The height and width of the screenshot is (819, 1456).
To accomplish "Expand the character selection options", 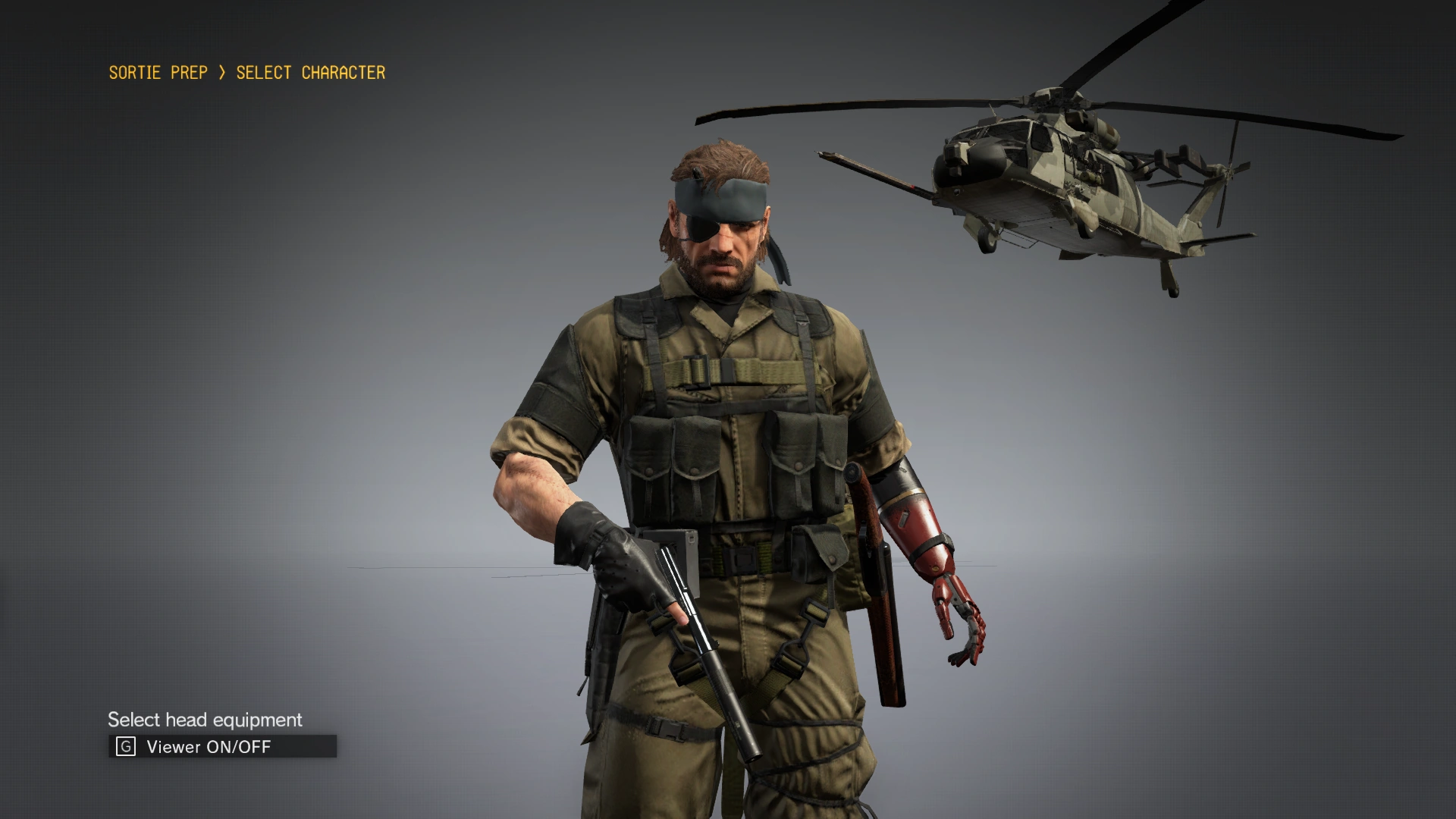I will point(309,73).
